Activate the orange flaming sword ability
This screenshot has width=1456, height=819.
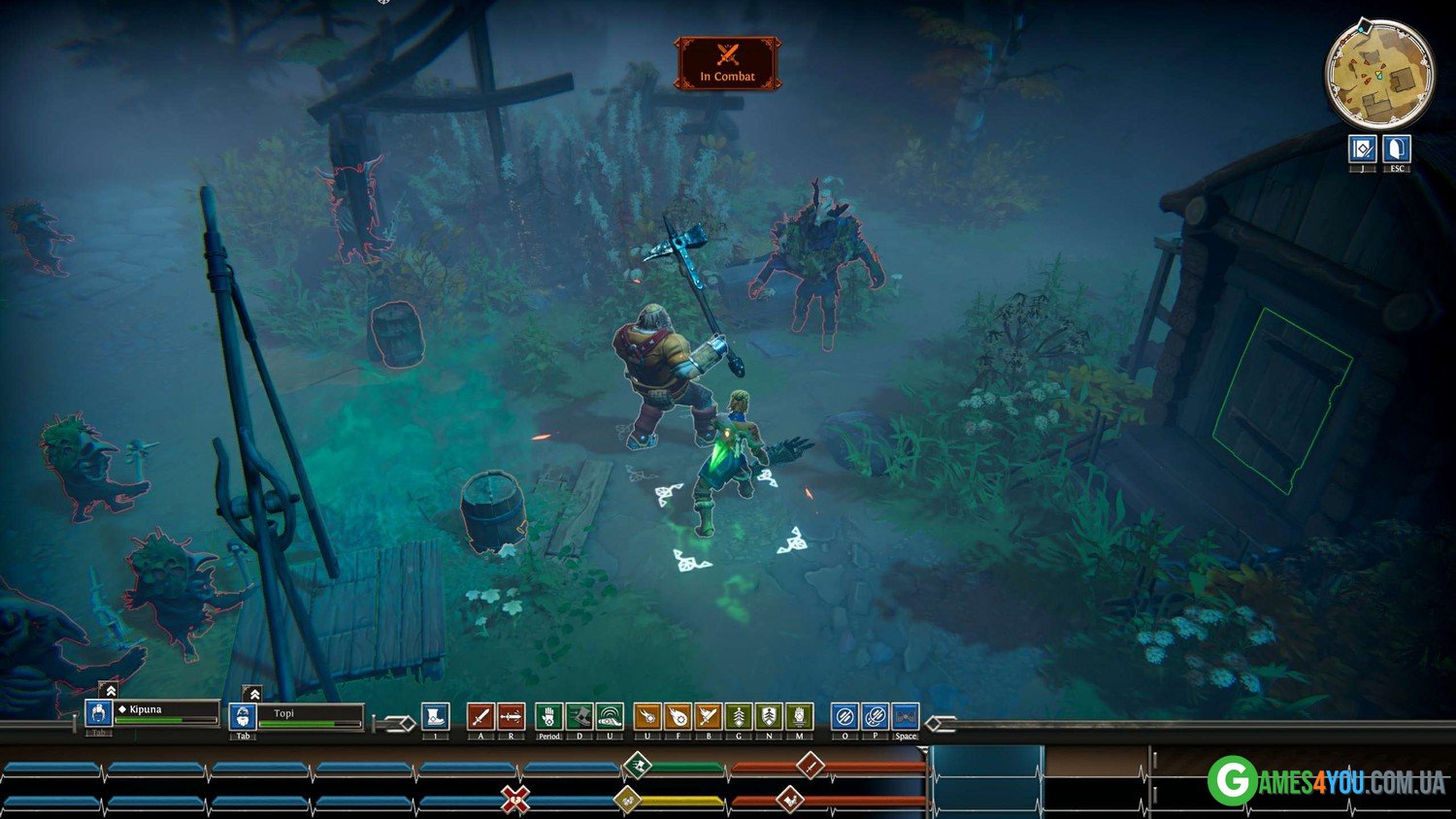[x=708, y=717]
